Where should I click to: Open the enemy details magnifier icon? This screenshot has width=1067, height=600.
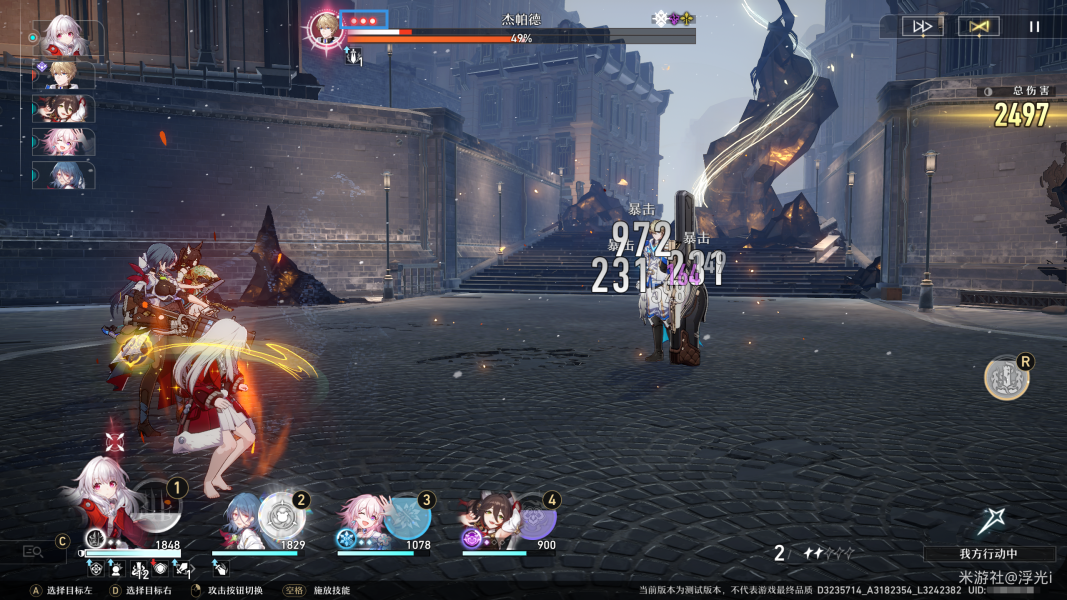[x=33, y=551]
